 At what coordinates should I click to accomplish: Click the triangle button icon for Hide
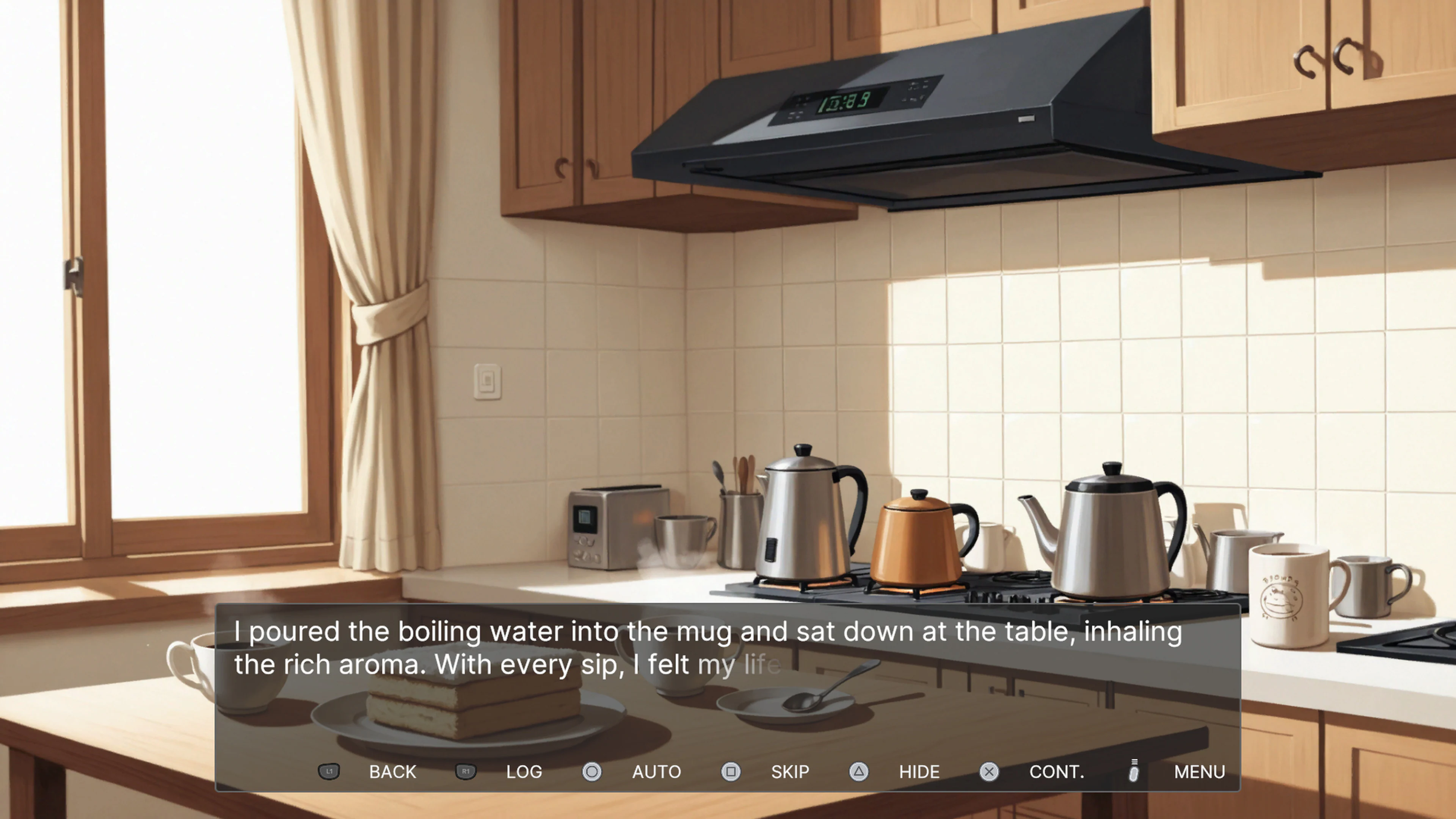click(858, 772)
